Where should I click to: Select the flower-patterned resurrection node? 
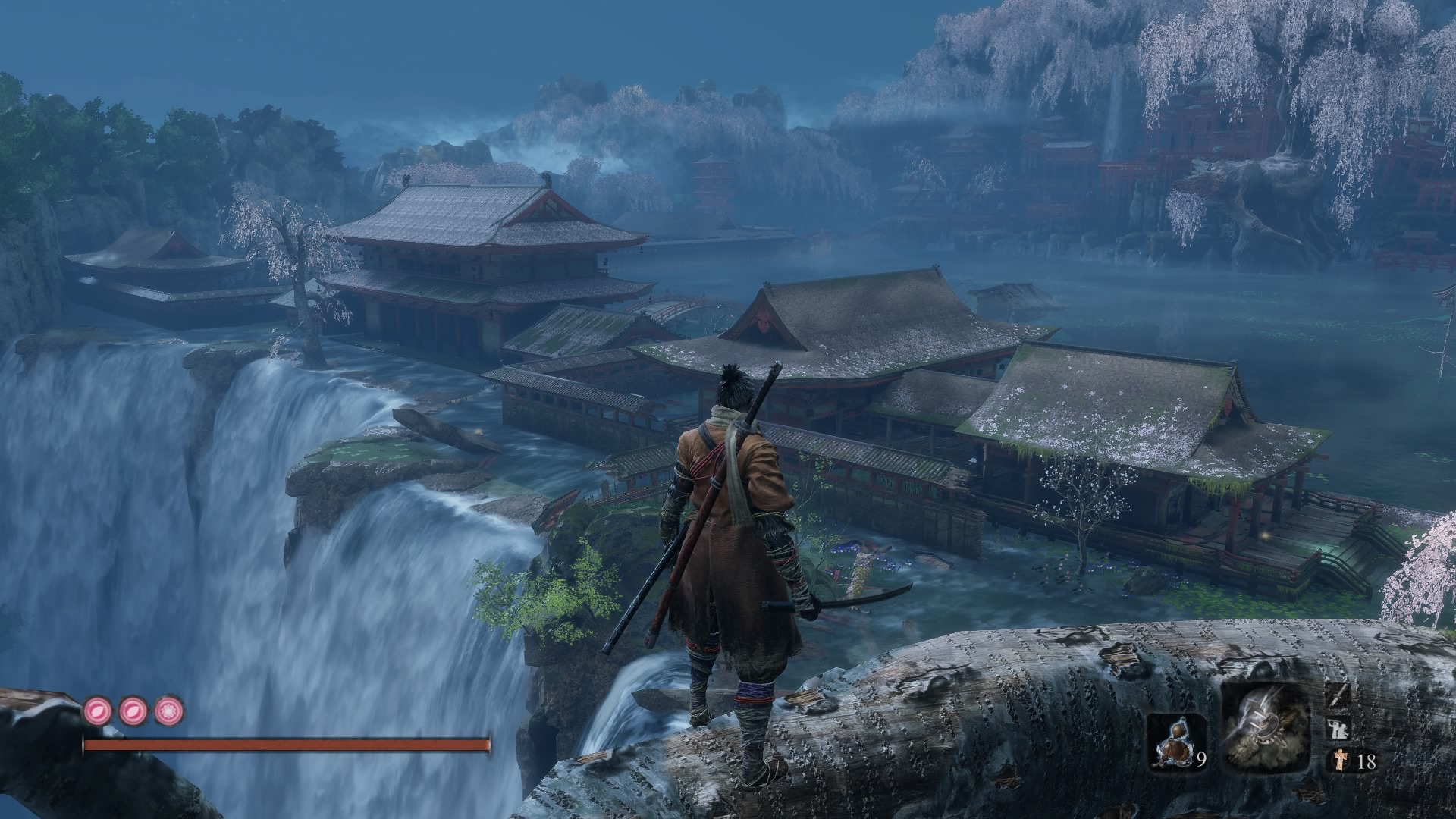coord(169,711)
